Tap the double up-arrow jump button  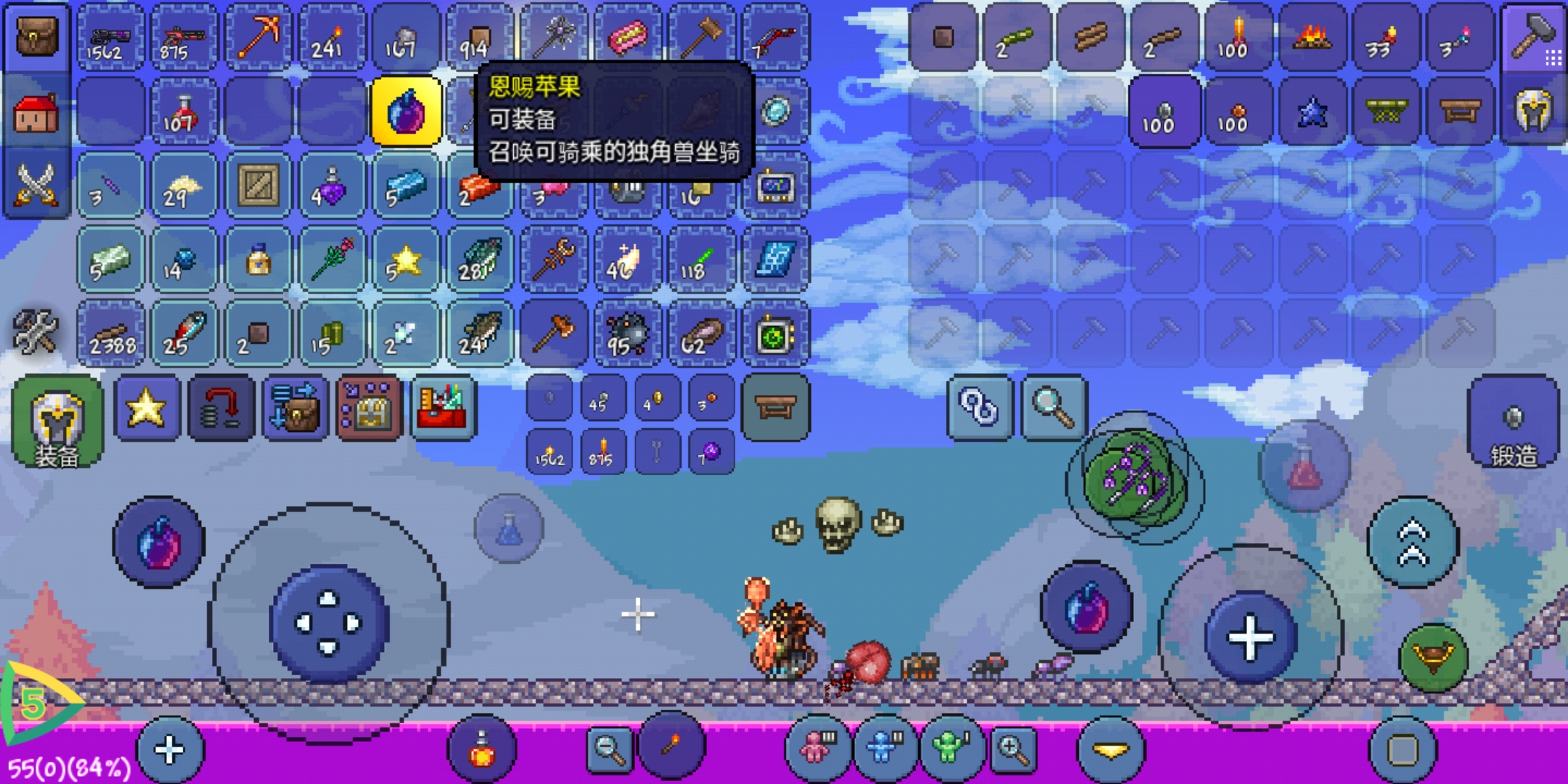pyautogui.click(x=1413, y=542)
